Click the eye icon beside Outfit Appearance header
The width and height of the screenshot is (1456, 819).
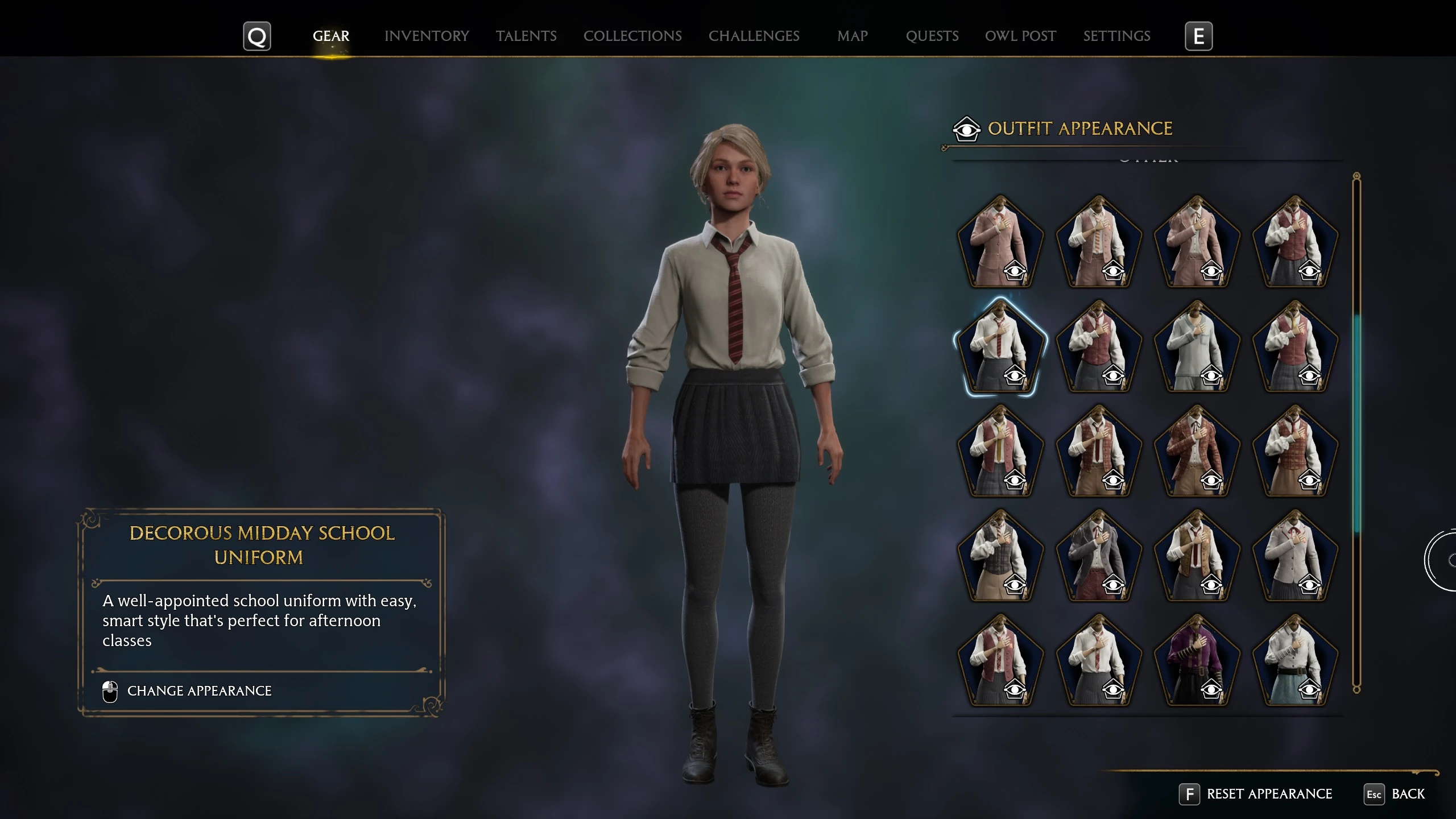click(x=968, y=129)
